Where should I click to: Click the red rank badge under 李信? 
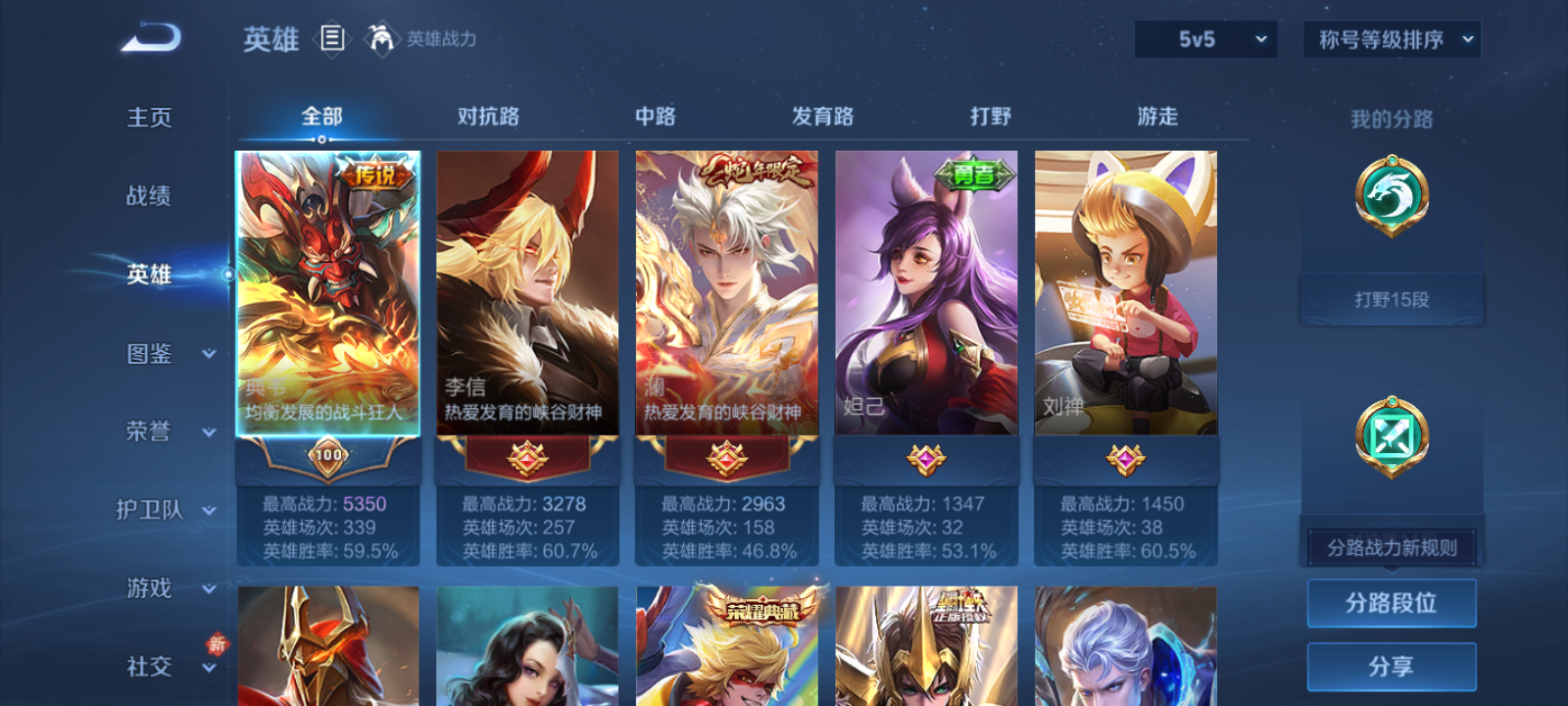[527, 456]
